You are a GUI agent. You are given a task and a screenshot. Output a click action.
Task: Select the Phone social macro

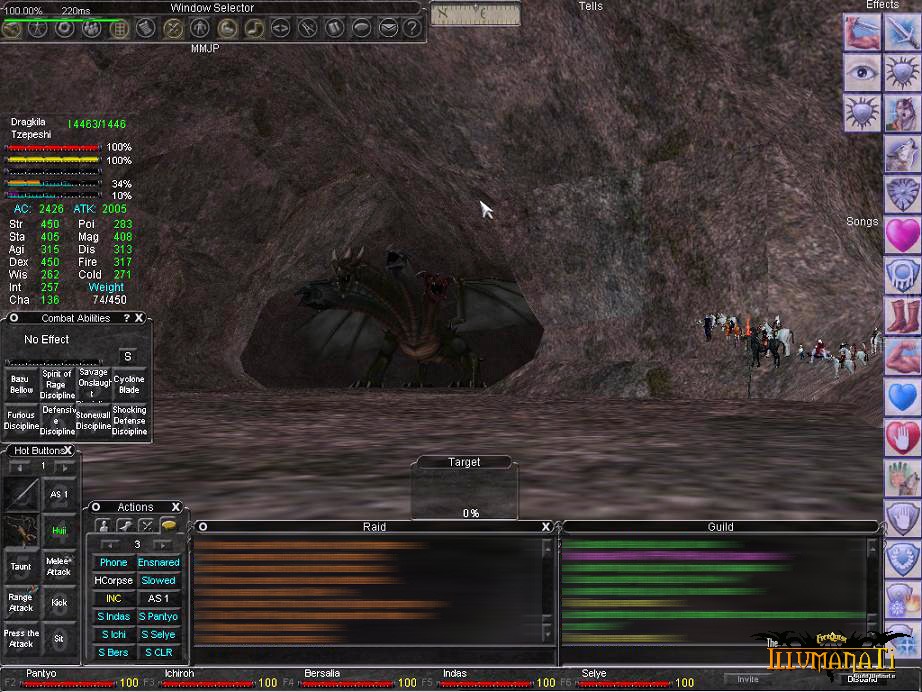(113, 563)
